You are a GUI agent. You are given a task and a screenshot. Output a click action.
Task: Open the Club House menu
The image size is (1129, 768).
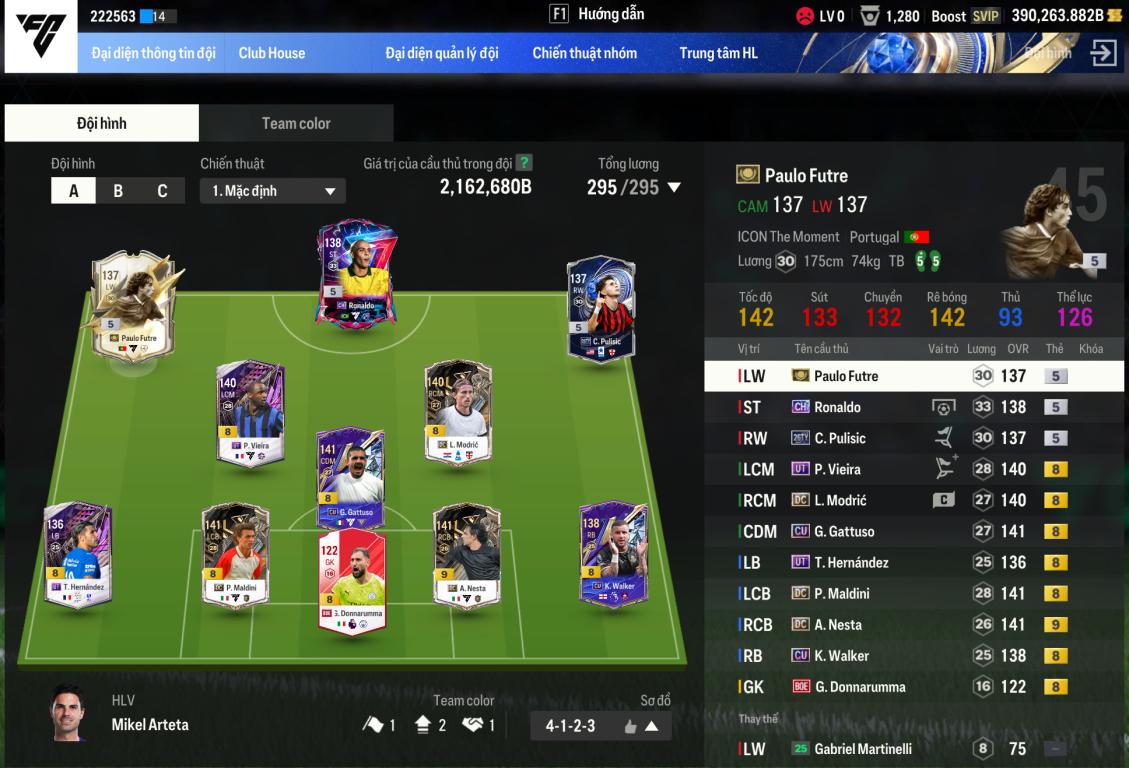point(271,53)
